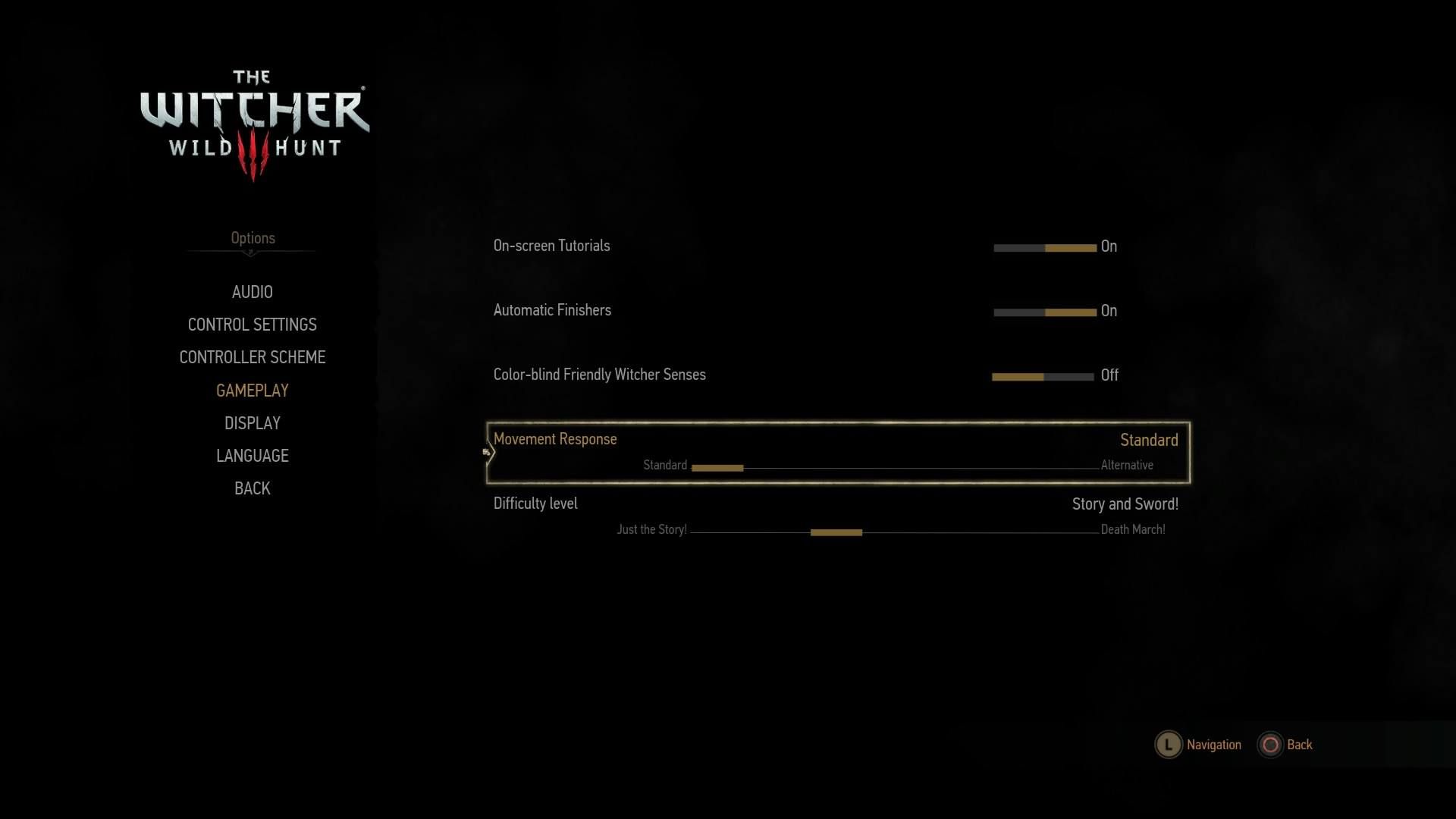Click the Navigation label near the bottom
Screen dimensions: 1456x819
coord(1213,745)
